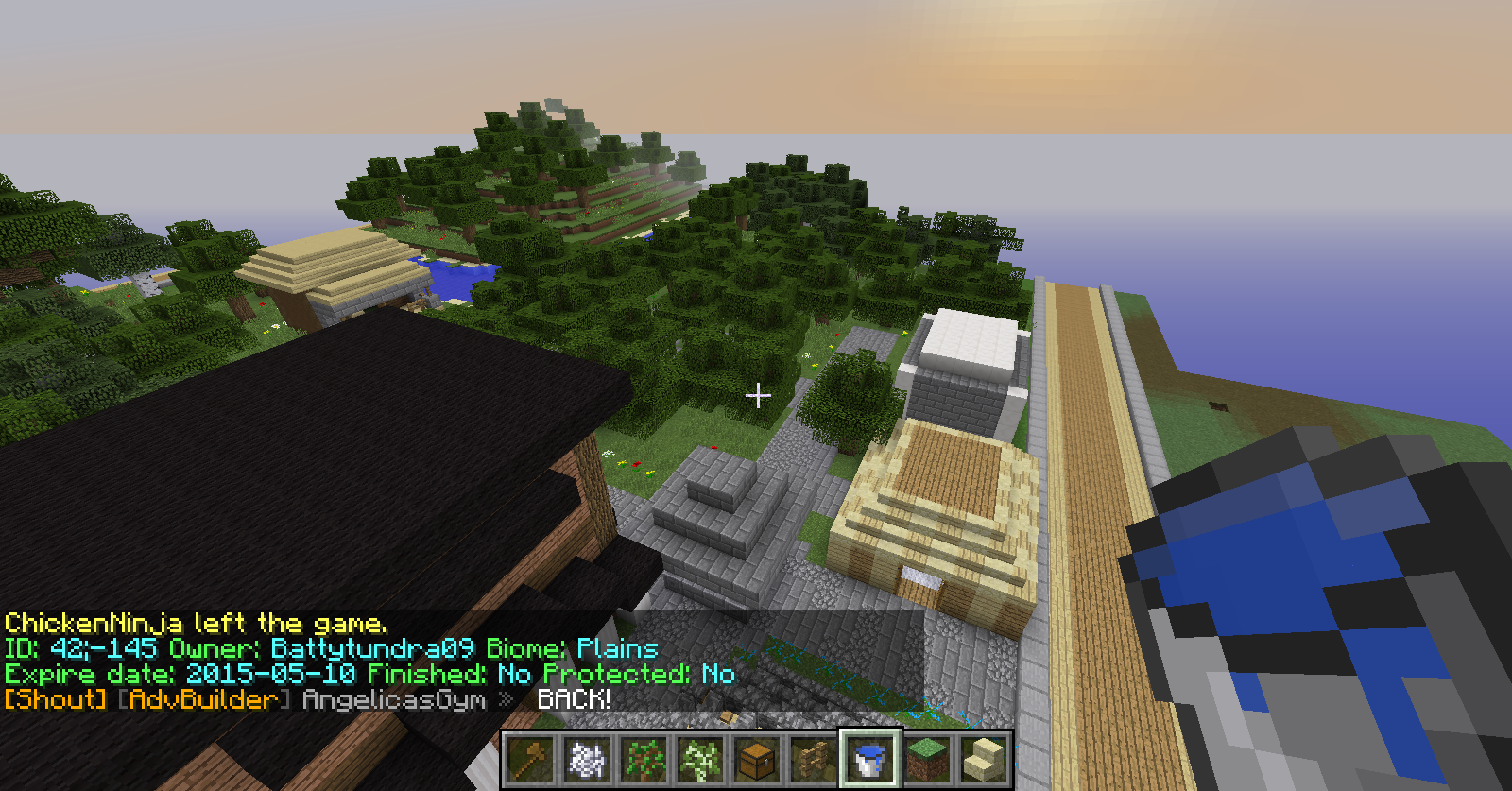Click AngelicasGym's shout message in chat
1512x791 pixels.
pos(574,699)
